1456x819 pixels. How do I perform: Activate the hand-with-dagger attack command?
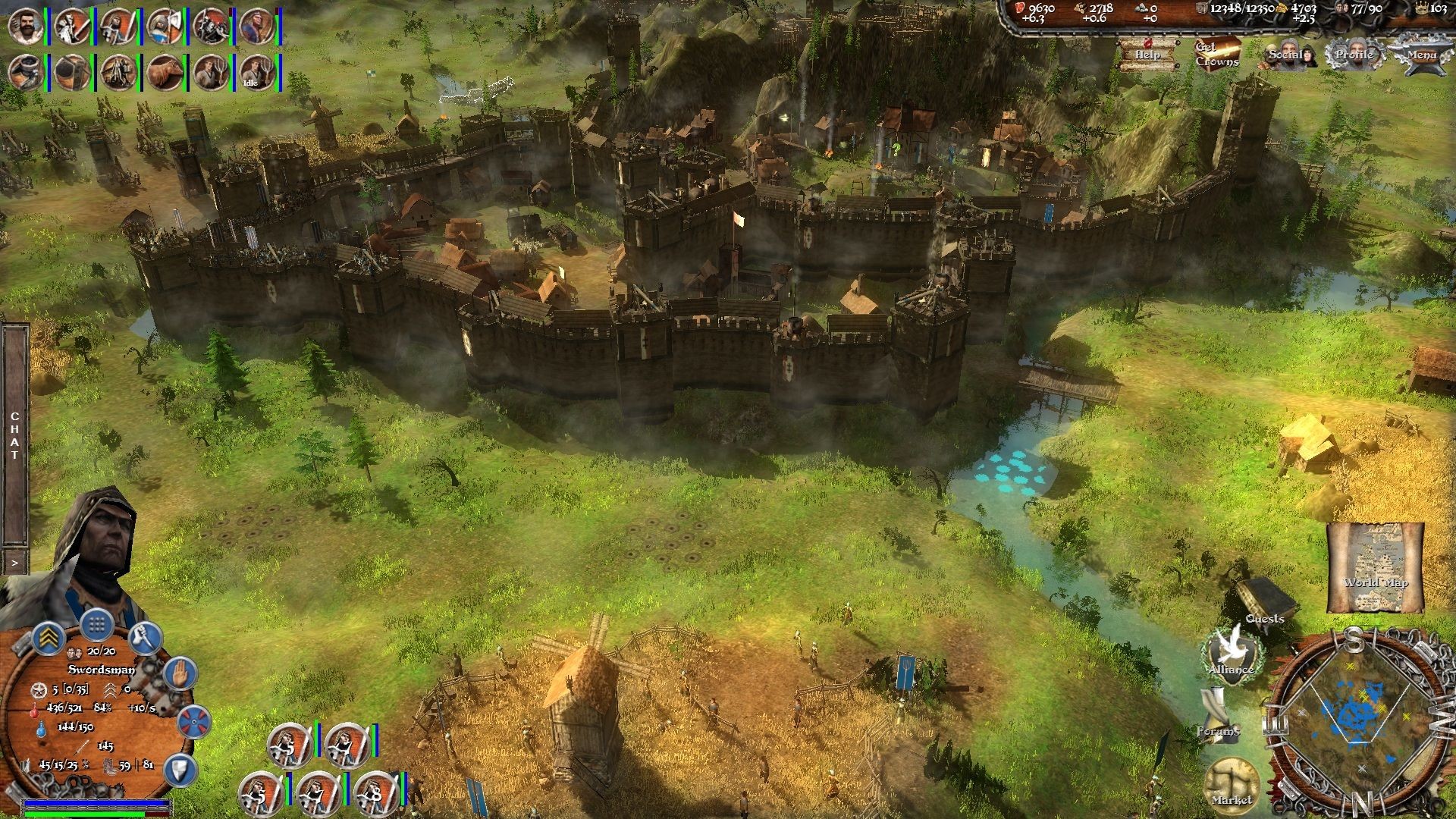(145, 640)
